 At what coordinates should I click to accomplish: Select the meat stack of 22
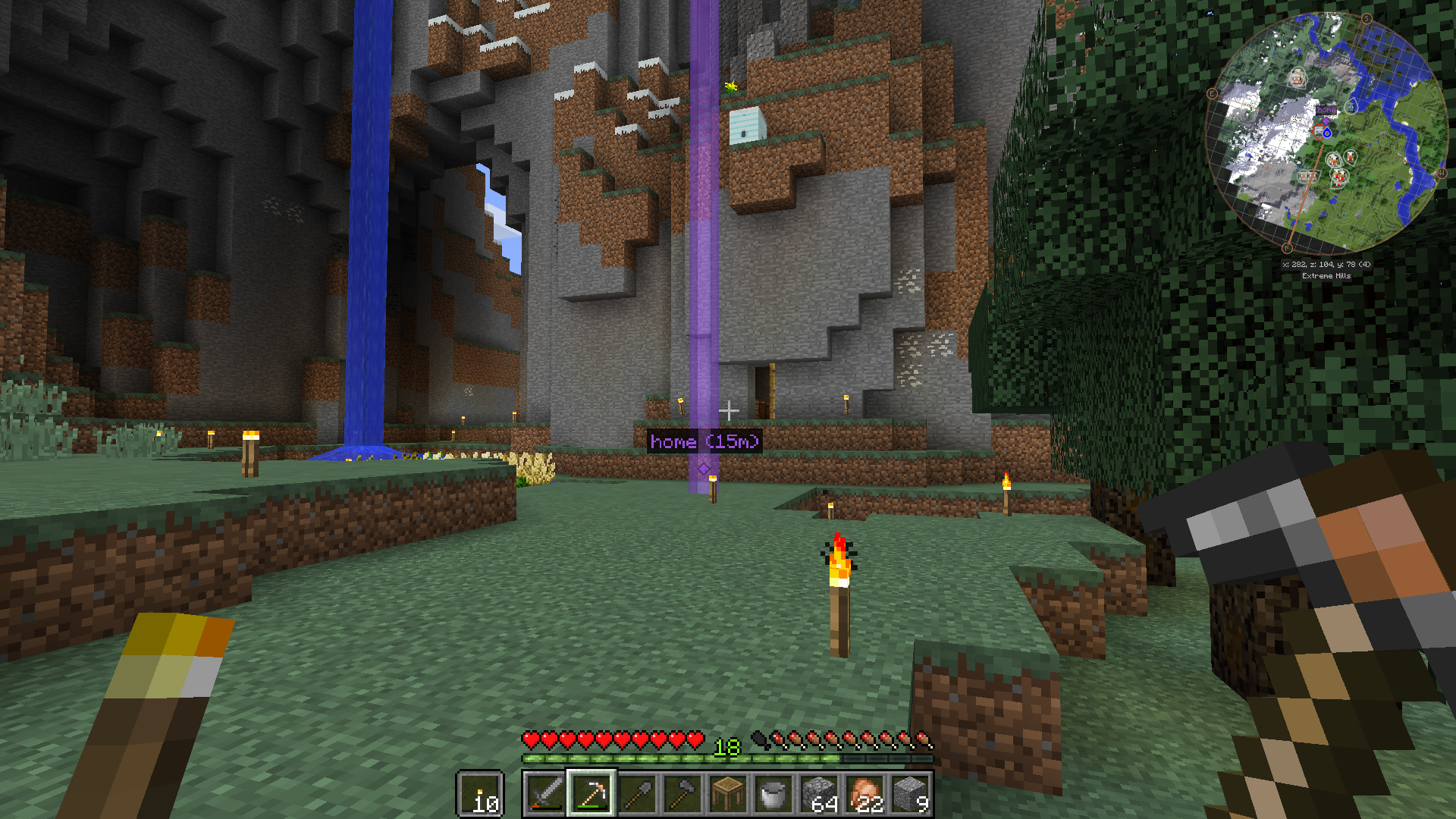click(x=865, y=794)
